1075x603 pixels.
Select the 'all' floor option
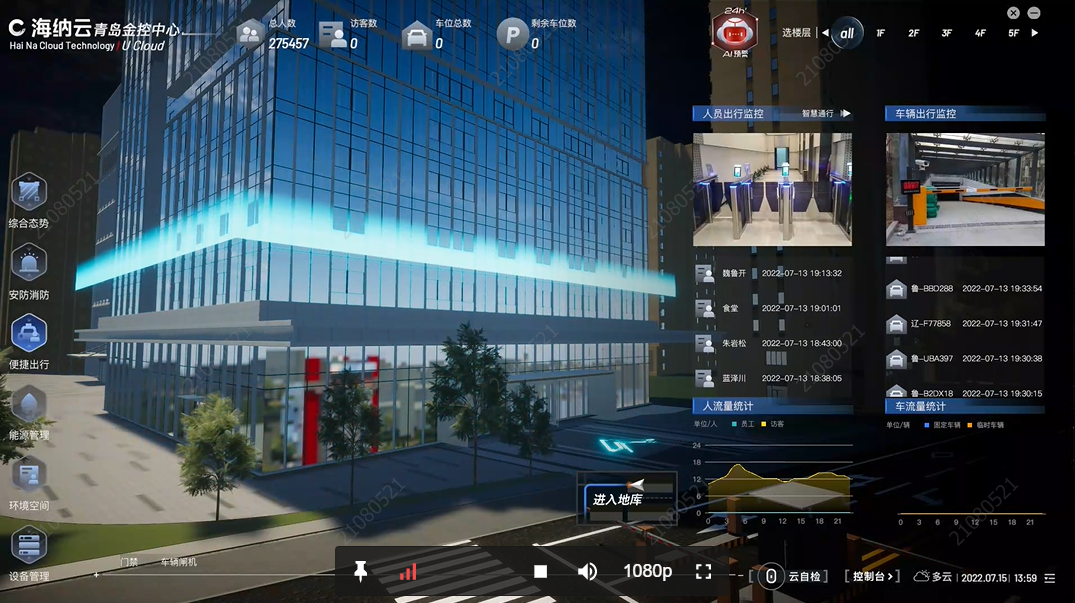click(847, 33)
